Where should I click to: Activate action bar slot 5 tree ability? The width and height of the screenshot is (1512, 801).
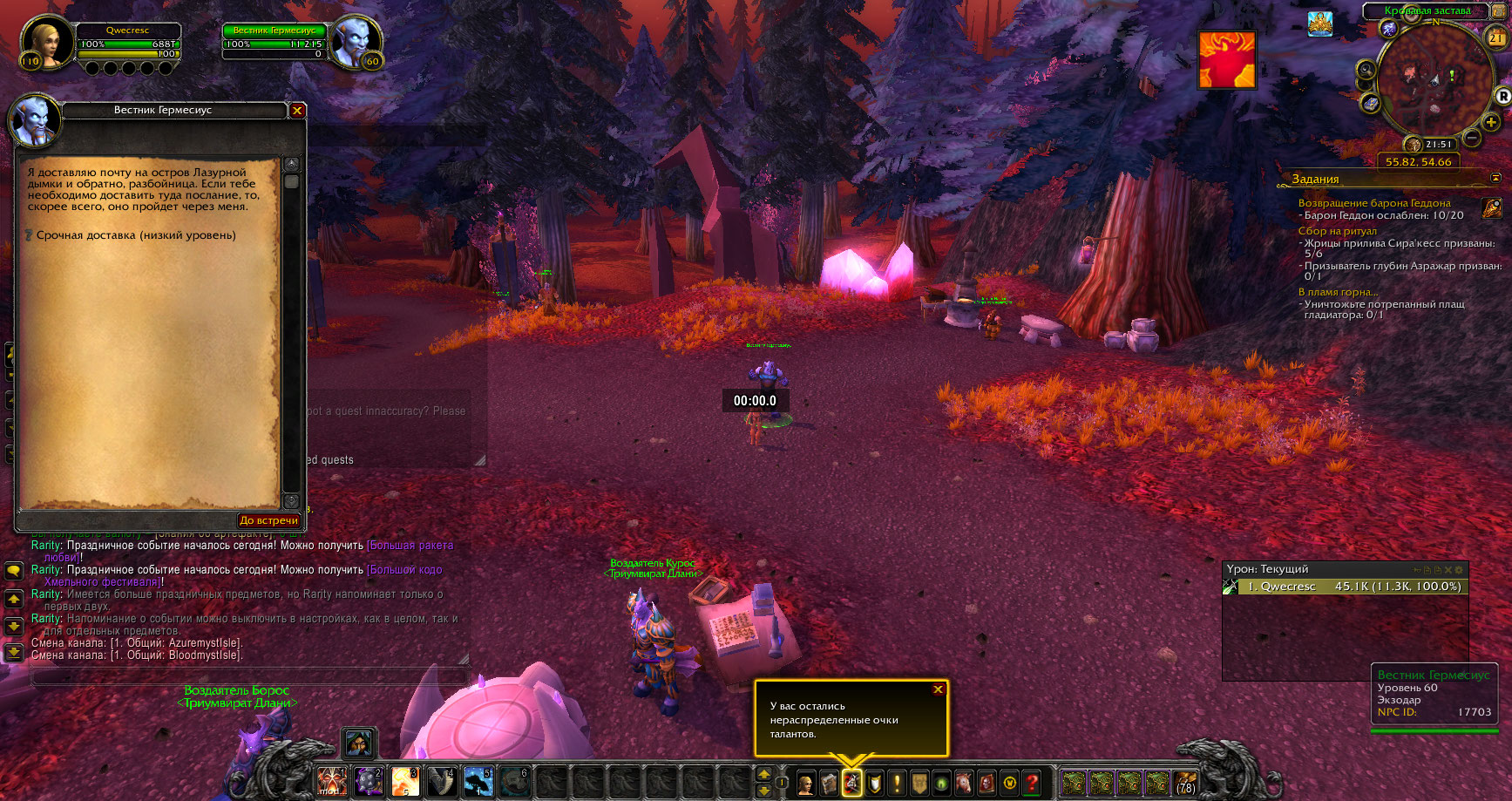pos(478,782)
